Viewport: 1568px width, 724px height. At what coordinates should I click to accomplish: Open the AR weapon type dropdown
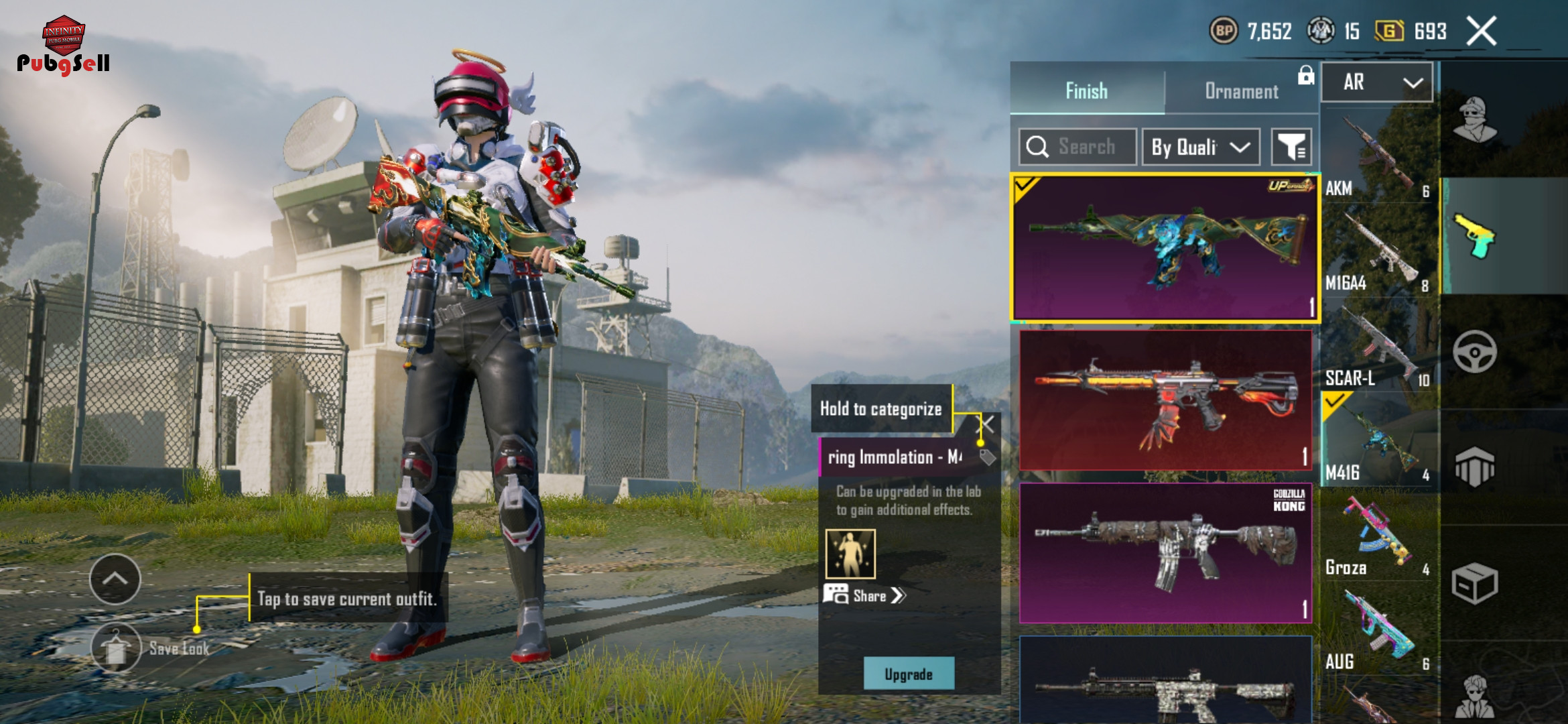tap(1377, 82)
